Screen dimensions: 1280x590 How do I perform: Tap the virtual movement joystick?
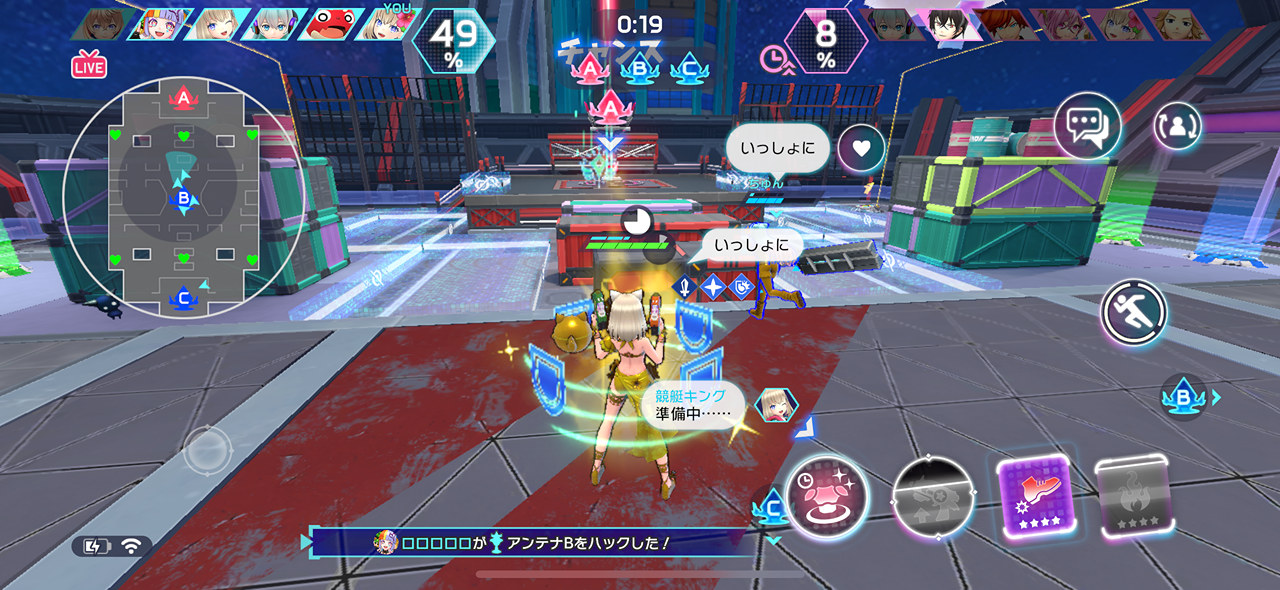point(209,453)
